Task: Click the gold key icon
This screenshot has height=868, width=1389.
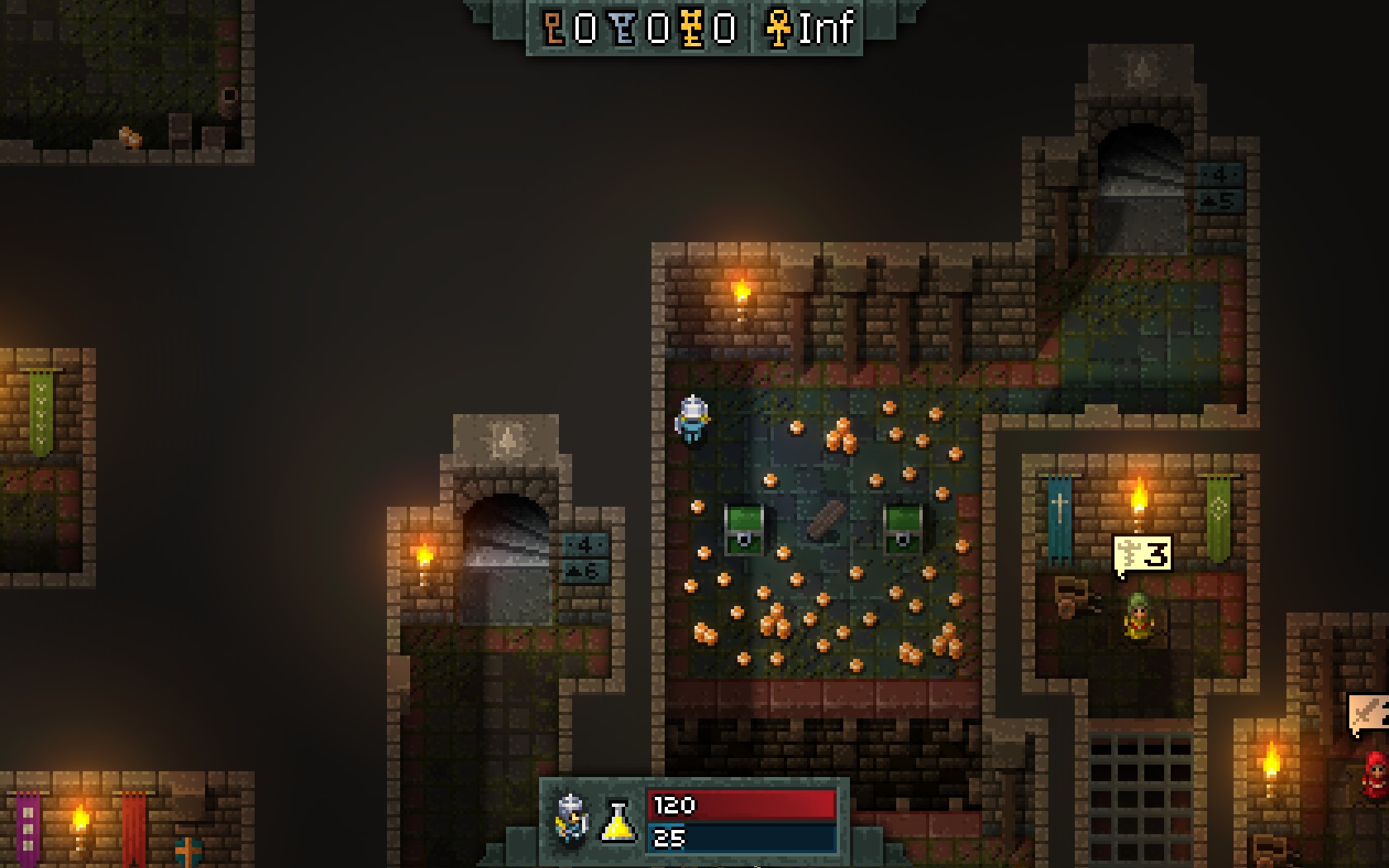Action: pos(693,28)
